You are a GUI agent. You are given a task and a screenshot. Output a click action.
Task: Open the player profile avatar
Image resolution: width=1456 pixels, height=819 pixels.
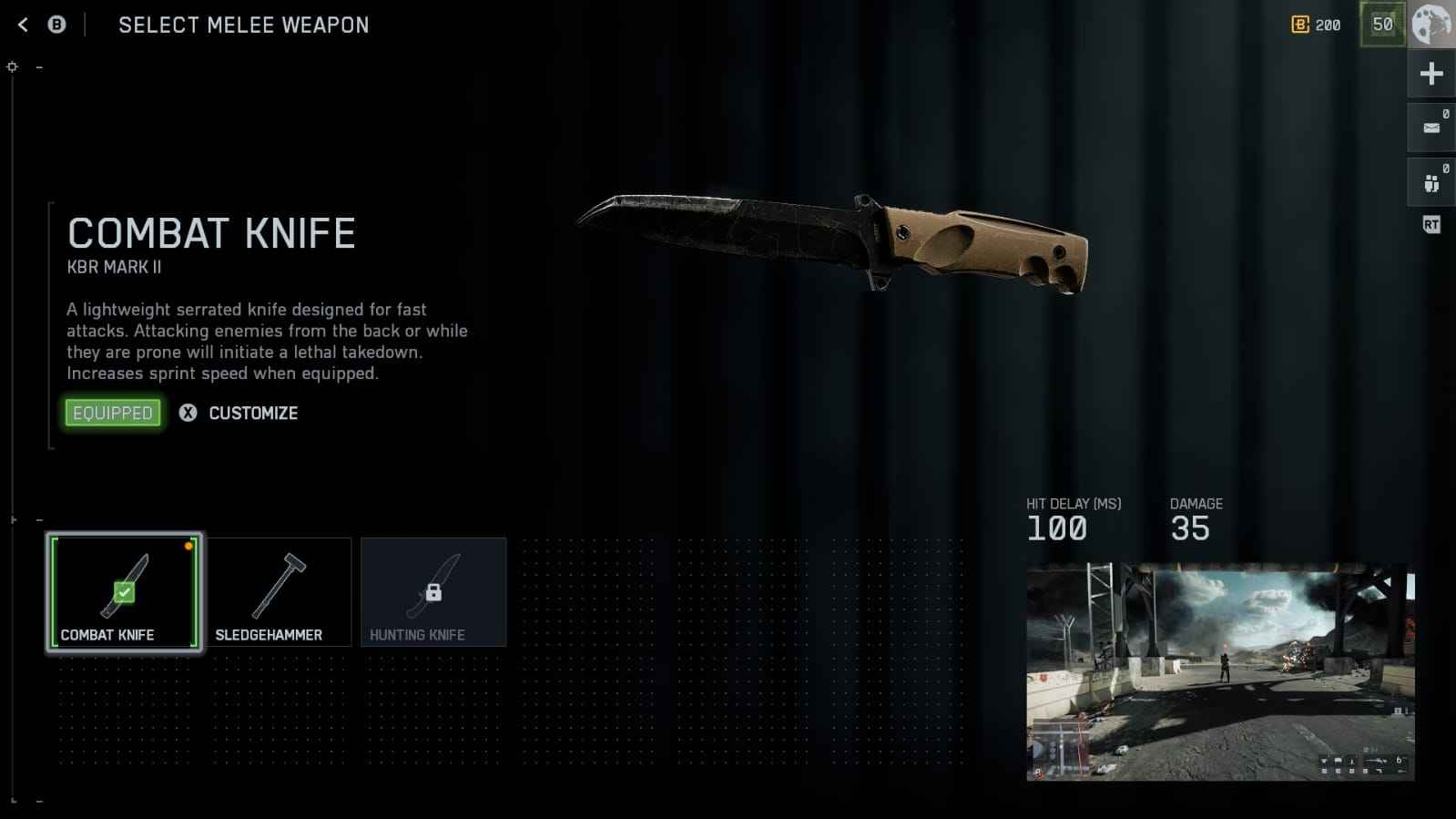coord(1431,25)
